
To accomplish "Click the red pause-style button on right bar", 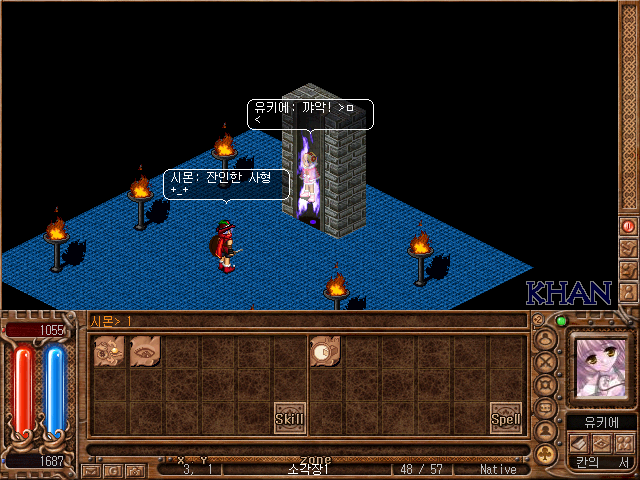I will [629, 226].
